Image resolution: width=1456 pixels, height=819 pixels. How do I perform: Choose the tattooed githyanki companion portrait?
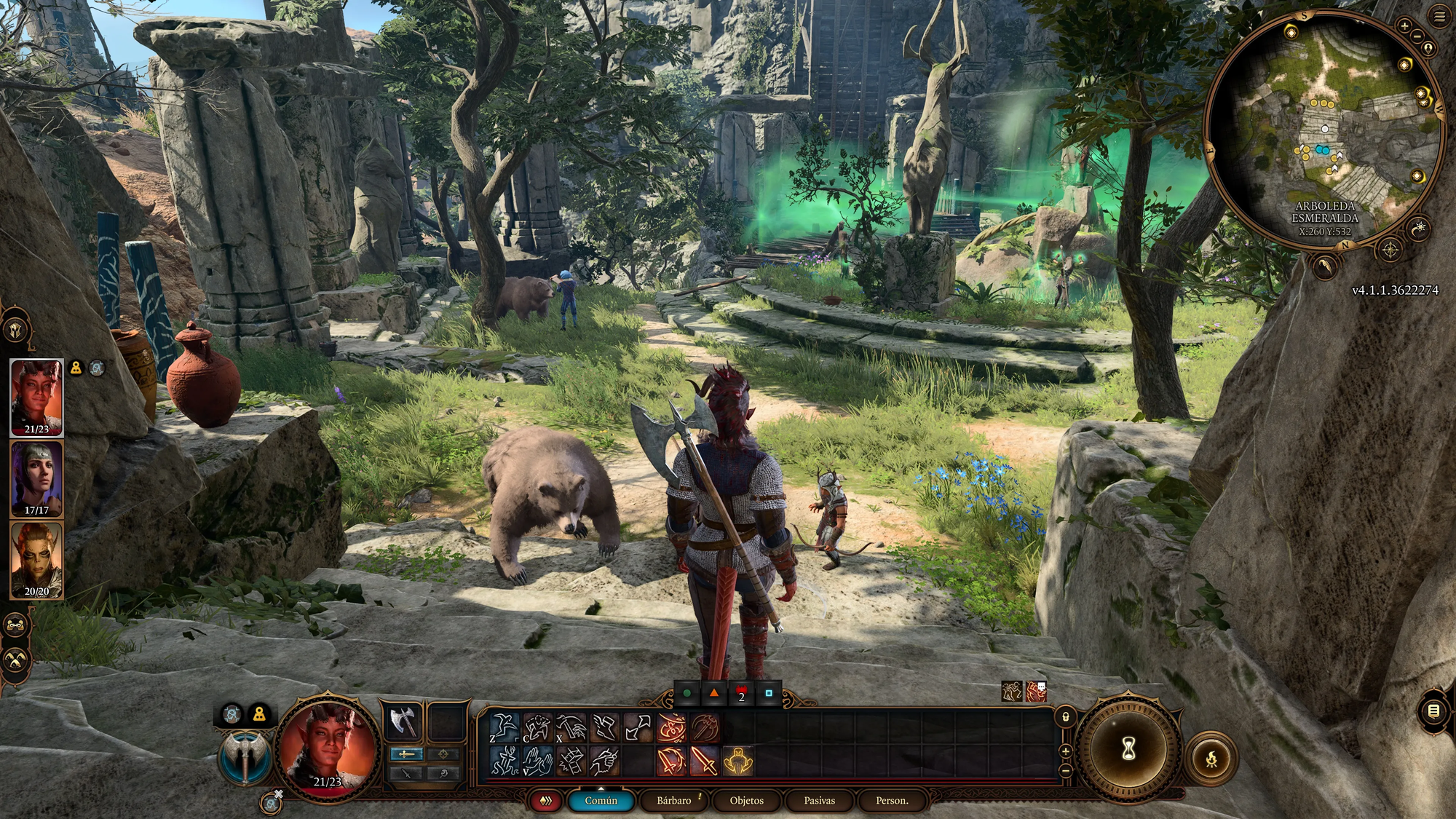click(x=36, y=560)
